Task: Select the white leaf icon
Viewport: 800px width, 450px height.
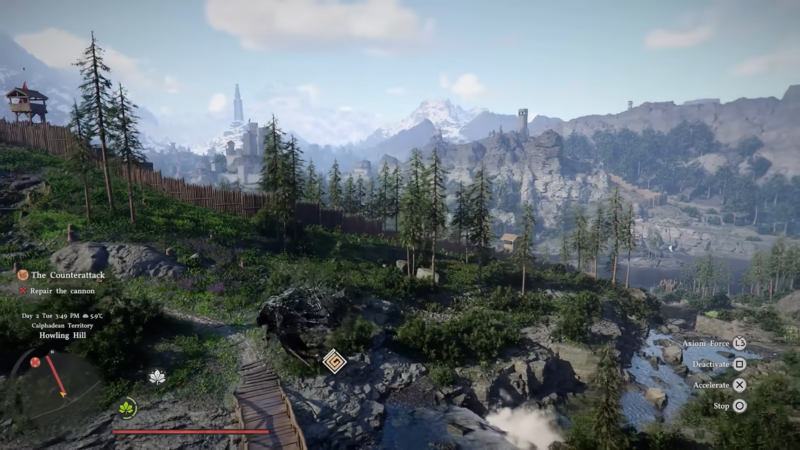Action: [x=156, y=377]
